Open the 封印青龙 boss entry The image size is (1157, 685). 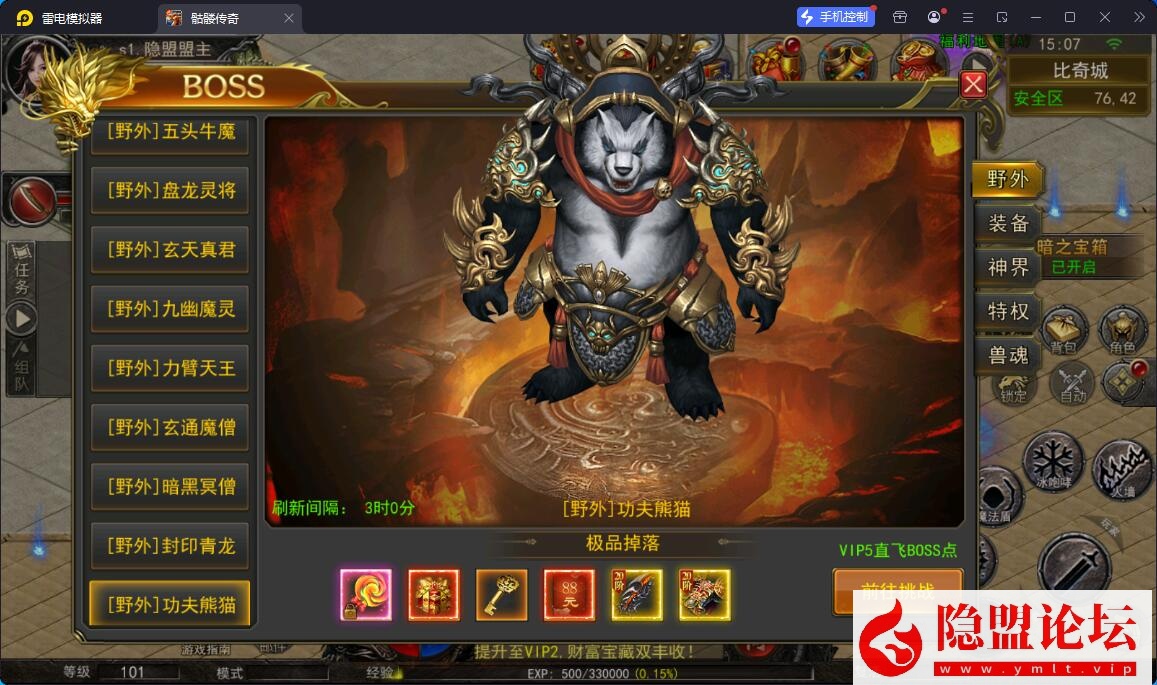click(x=170, y=546)
